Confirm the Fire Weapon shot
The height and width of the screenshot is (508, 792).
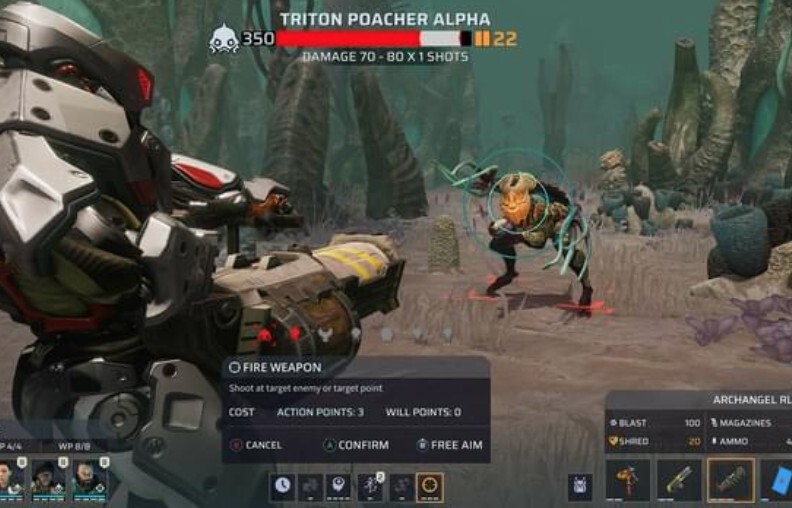coord(356,445)
